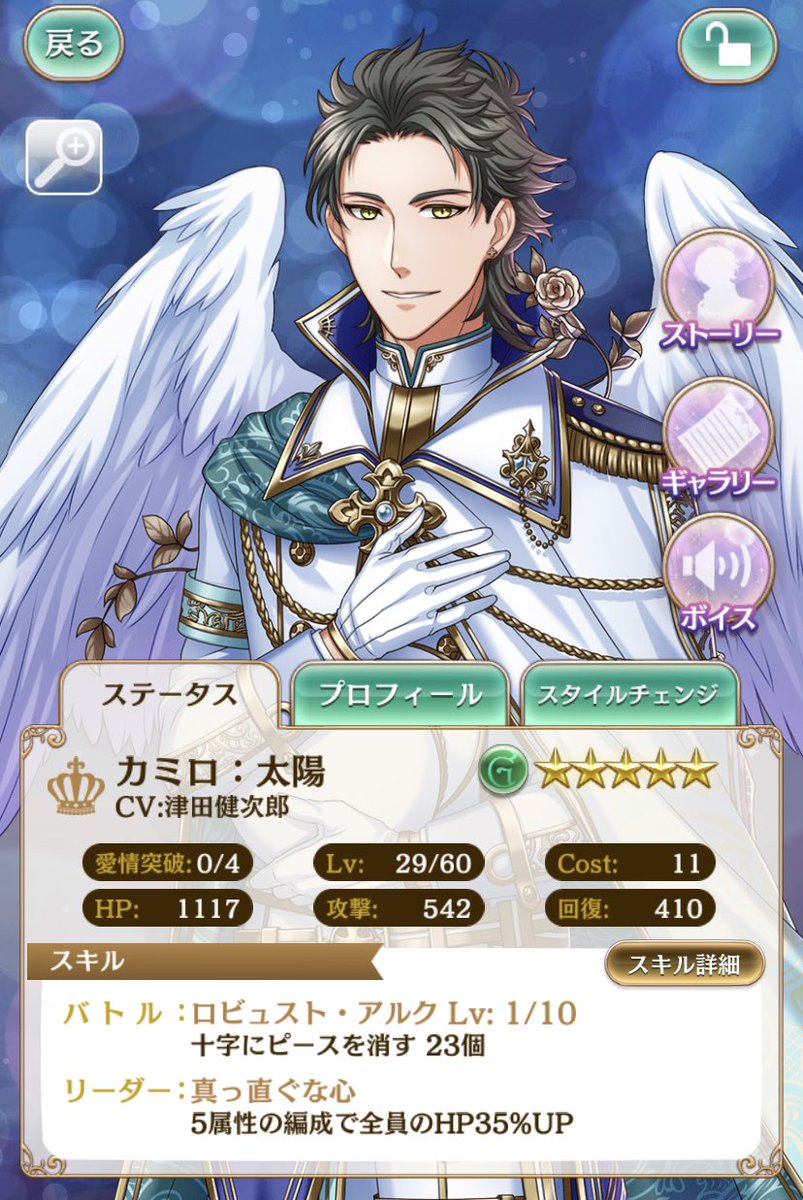Show skill details with スキル詳細
Image resolution: width=803 pixels, height=1200 pixels.
[x=684, y=964]
